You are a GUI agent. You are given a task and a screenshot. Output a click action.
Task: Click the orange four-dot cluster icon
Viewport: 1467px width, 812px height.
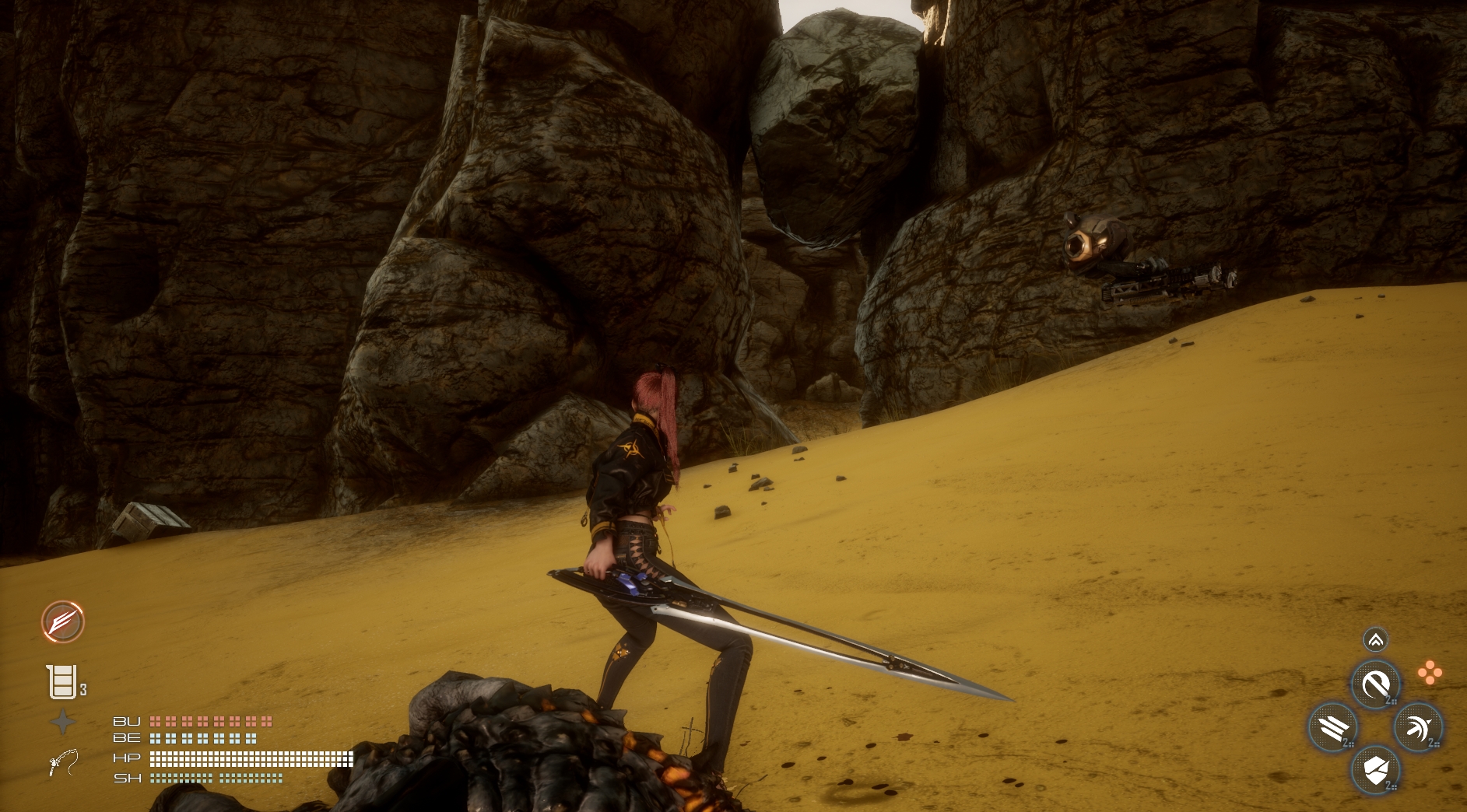[1429, 673]
